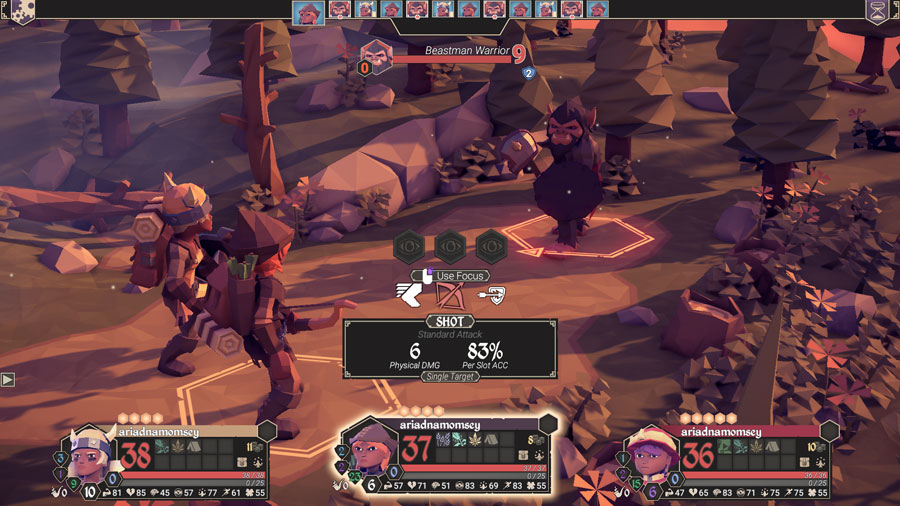900x506 pixels.
Task: Select the hooded hunter hero portrait
Action: [x=368, y=452]
